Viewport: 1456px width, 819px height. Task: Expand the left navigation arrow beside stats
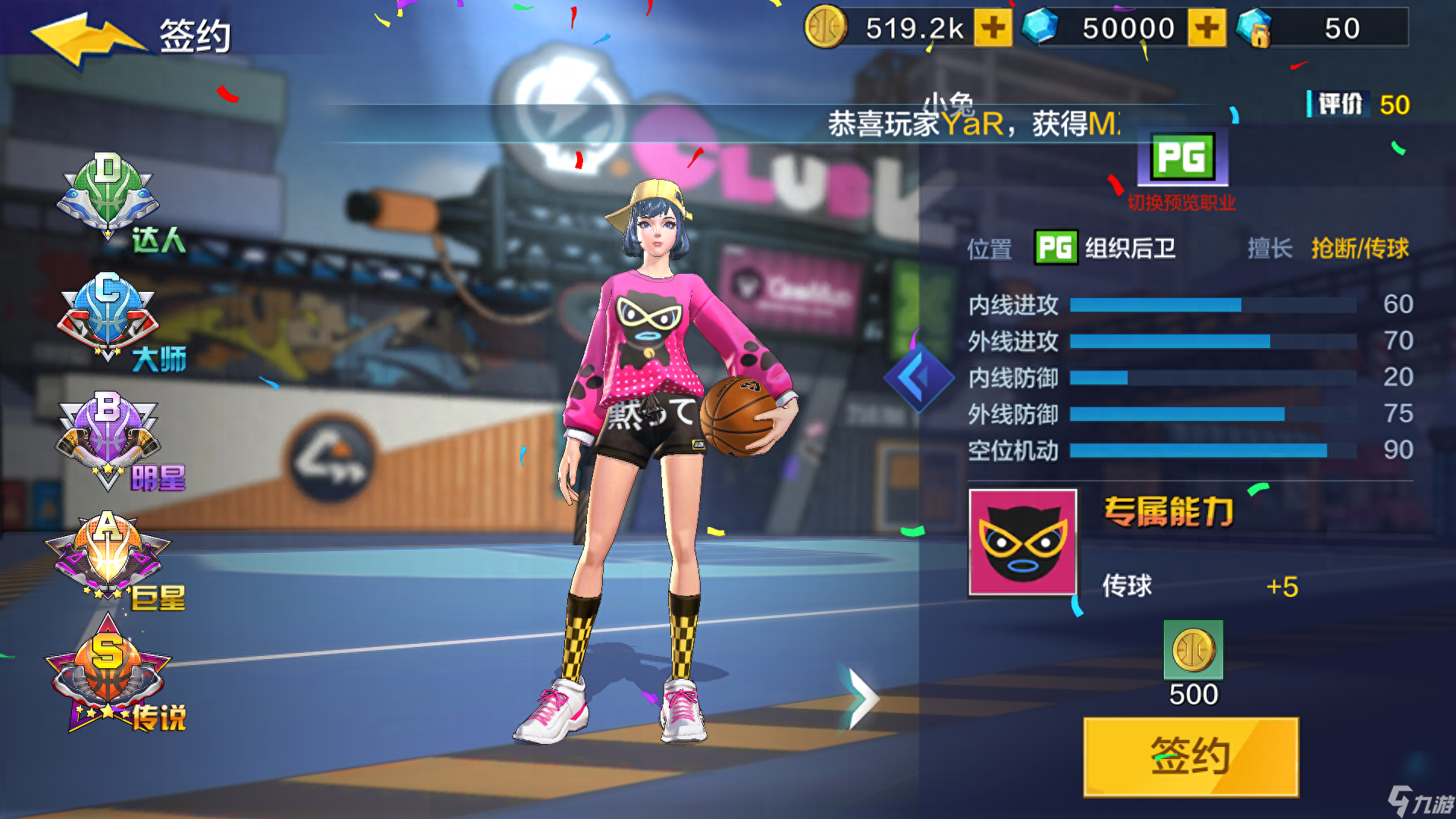pos(918,377)
